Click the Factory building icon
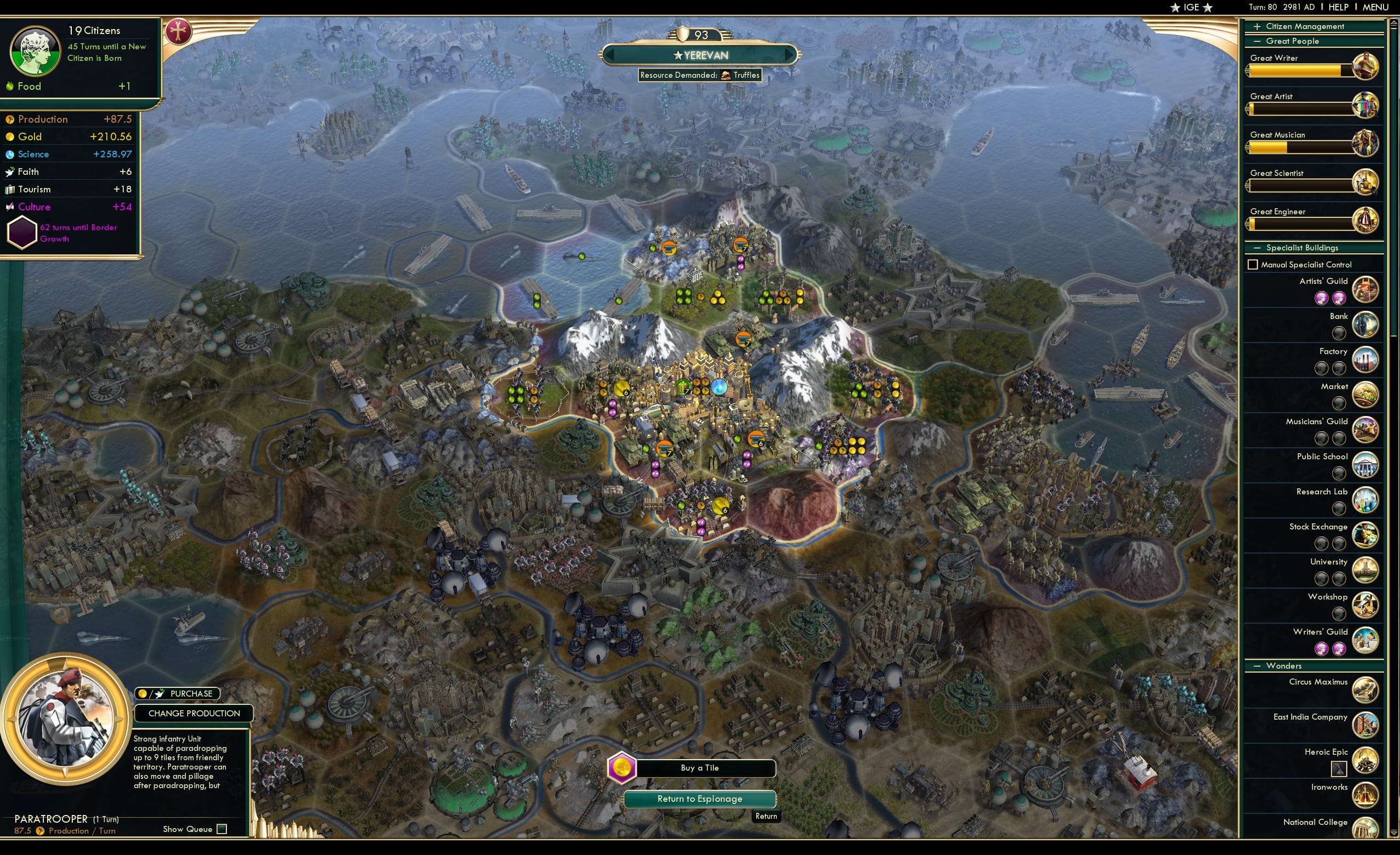Image resolution: width=1400 pixels, height=855 pixels. pos(1366,361)
